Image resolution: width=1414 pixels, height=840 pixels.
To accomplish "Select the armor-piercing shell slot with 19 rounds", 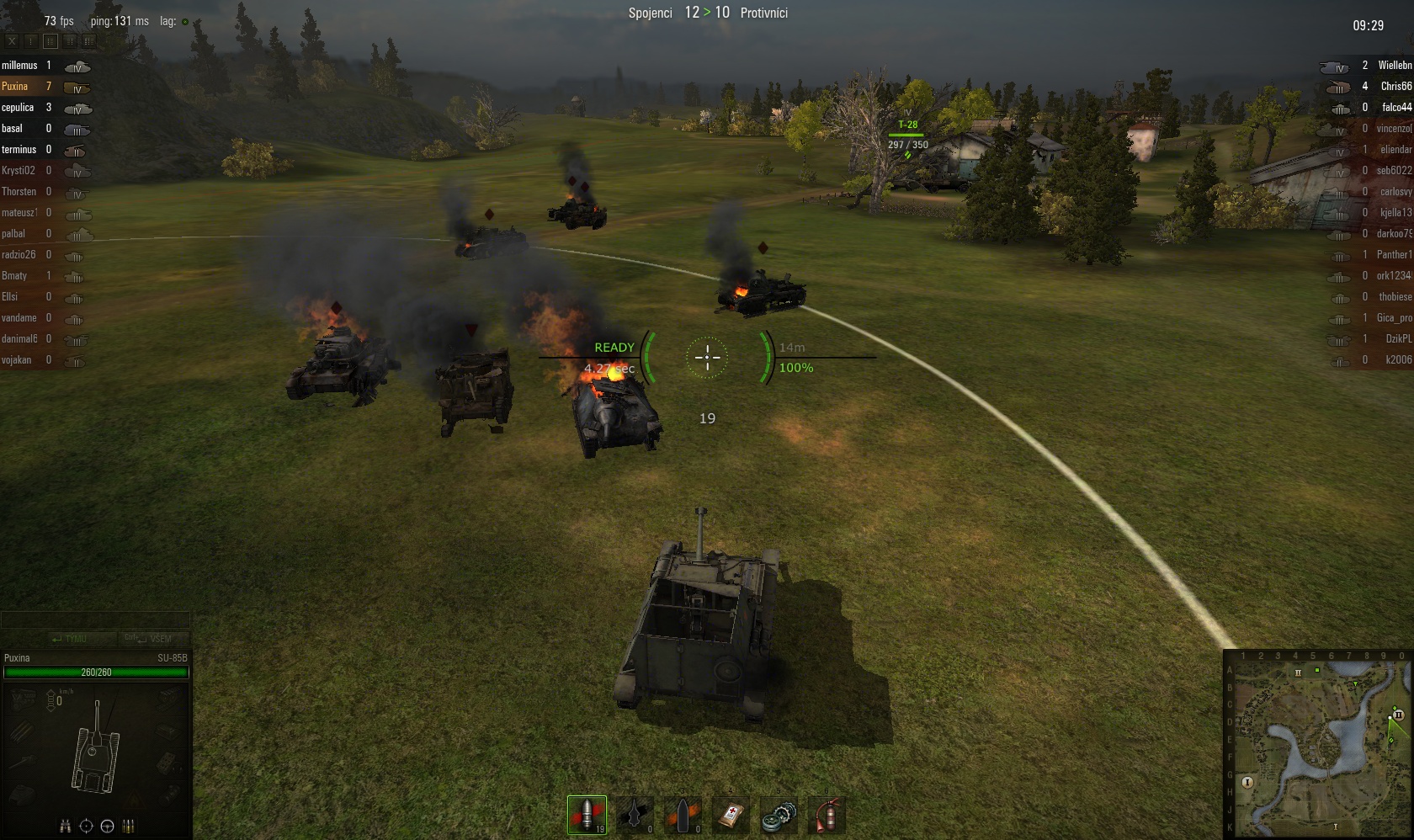I will (587, 815).
